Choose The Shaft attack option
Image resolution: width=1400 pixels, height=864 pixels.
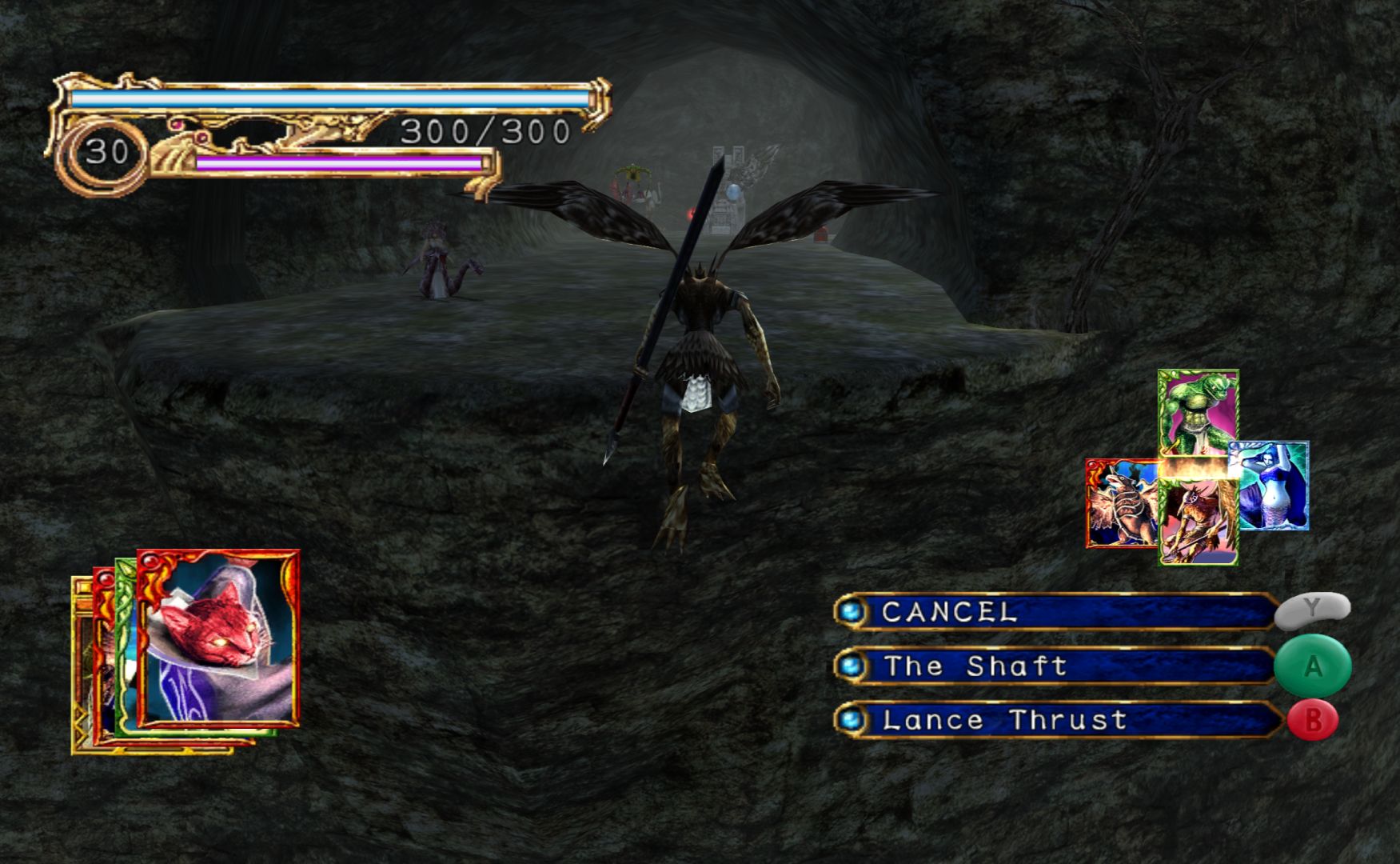pyautogui.click(x=1055, y=666)
